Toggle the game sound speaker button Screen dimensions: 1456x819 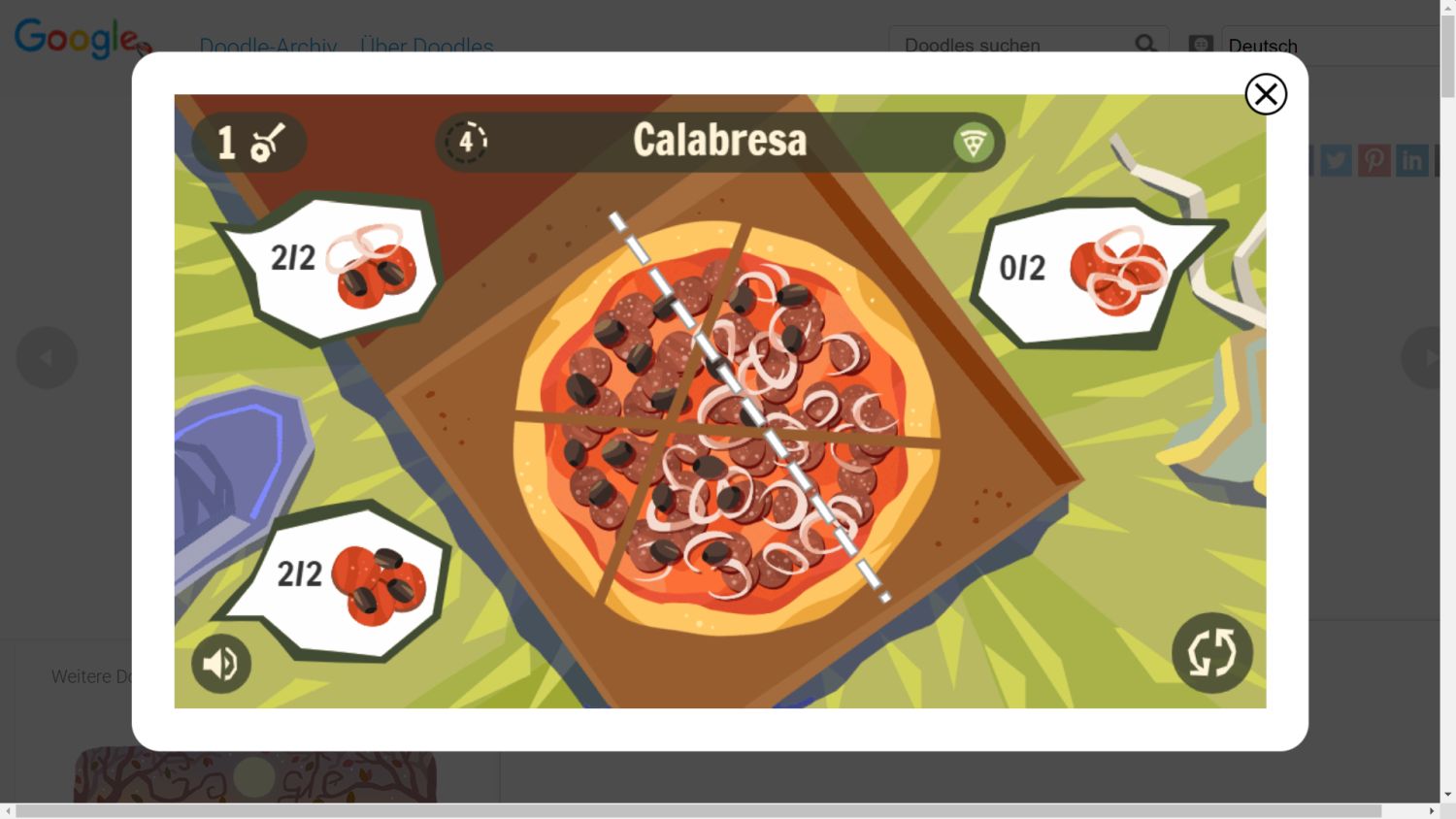click(221, 664)
